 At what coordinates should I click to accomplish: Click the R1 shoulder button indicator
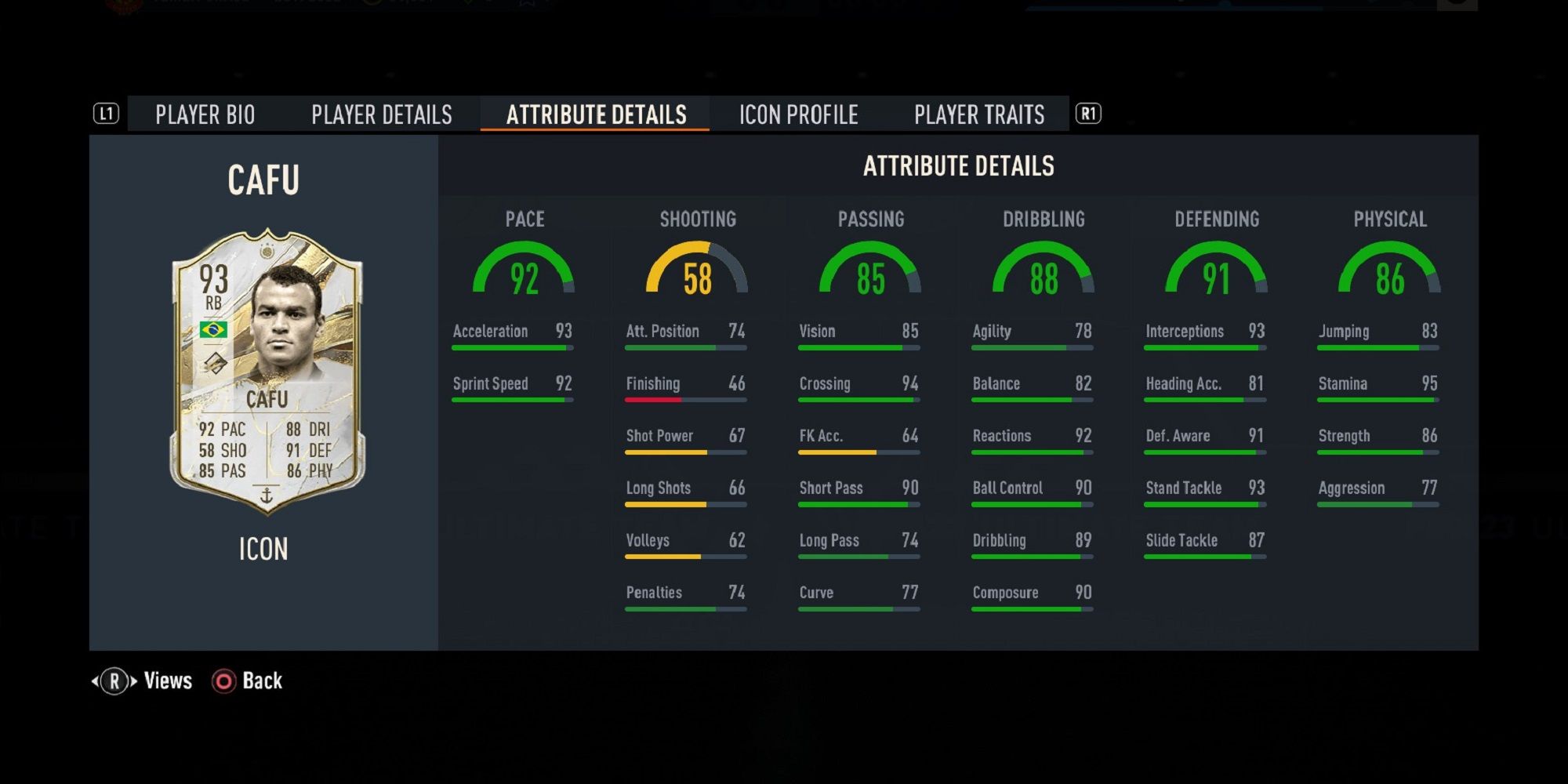1090,114
